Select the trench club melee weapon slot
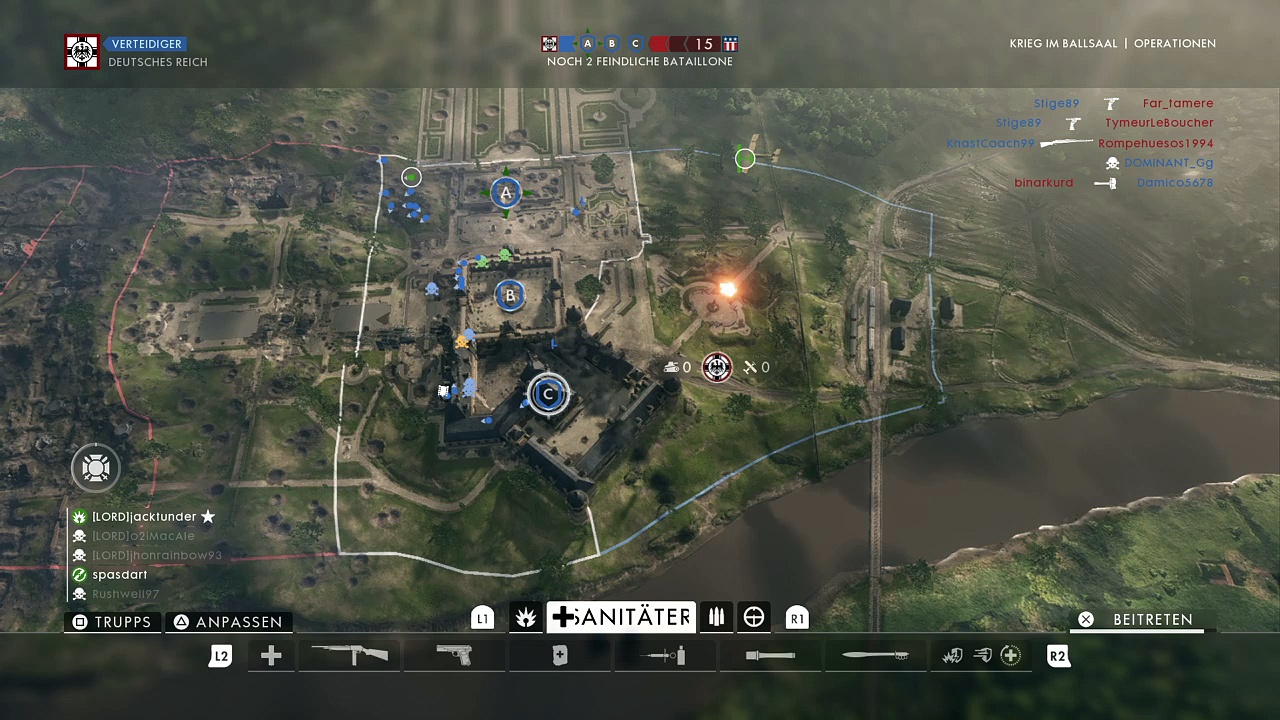This screenshot has height=720, width=1280. click(x=875, y=656)
